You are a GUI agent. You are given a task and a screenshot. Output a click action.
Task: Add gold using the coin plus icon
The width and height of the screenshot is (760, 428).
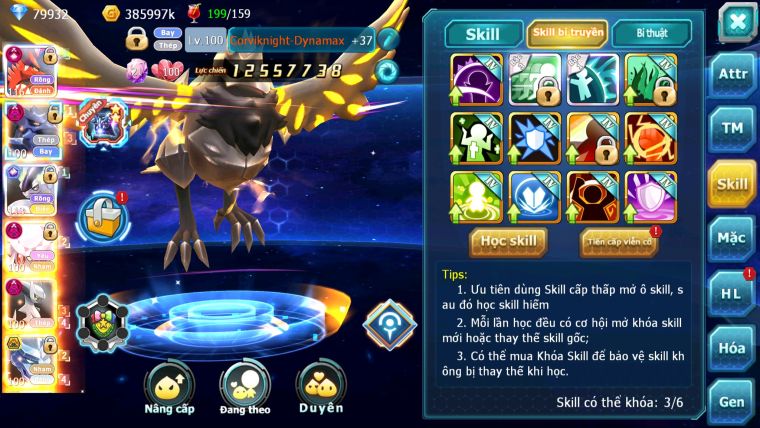[112, 13]
